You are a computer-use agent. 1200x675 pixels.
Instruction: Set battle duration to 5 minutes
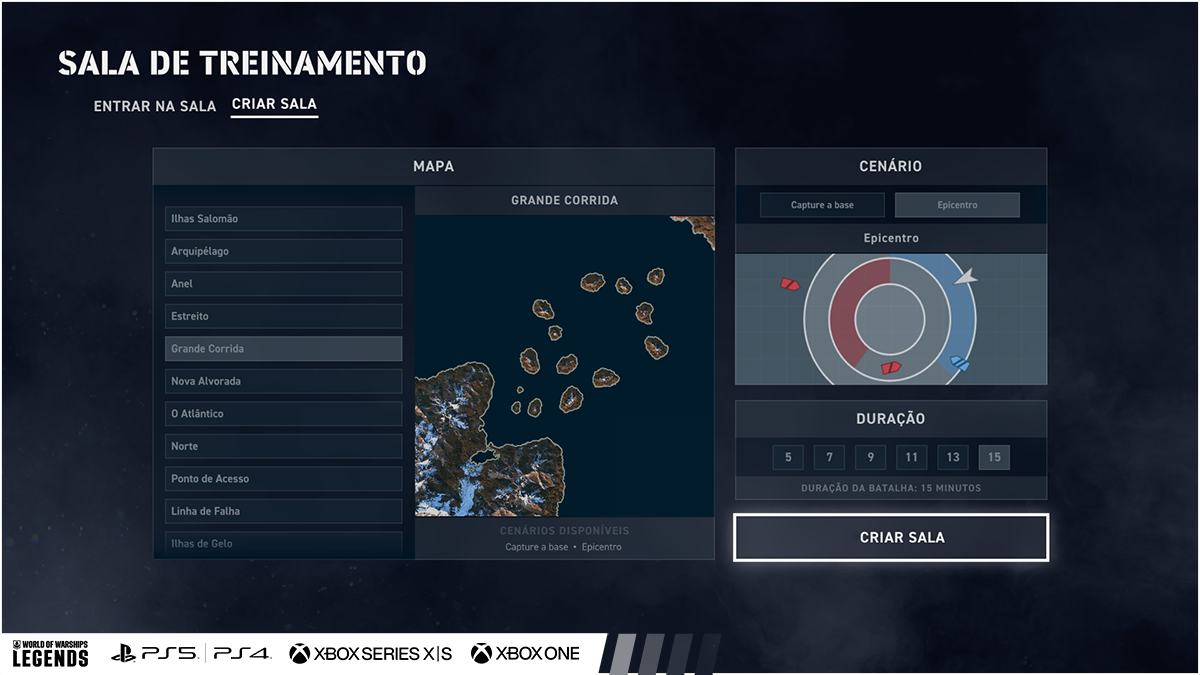point(788,458)
